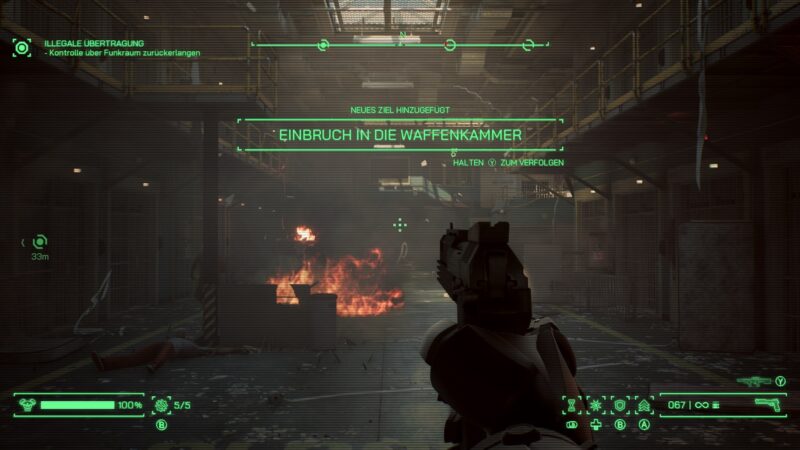Use the gear-shaped repair charge icon

[x=161, y=405]
